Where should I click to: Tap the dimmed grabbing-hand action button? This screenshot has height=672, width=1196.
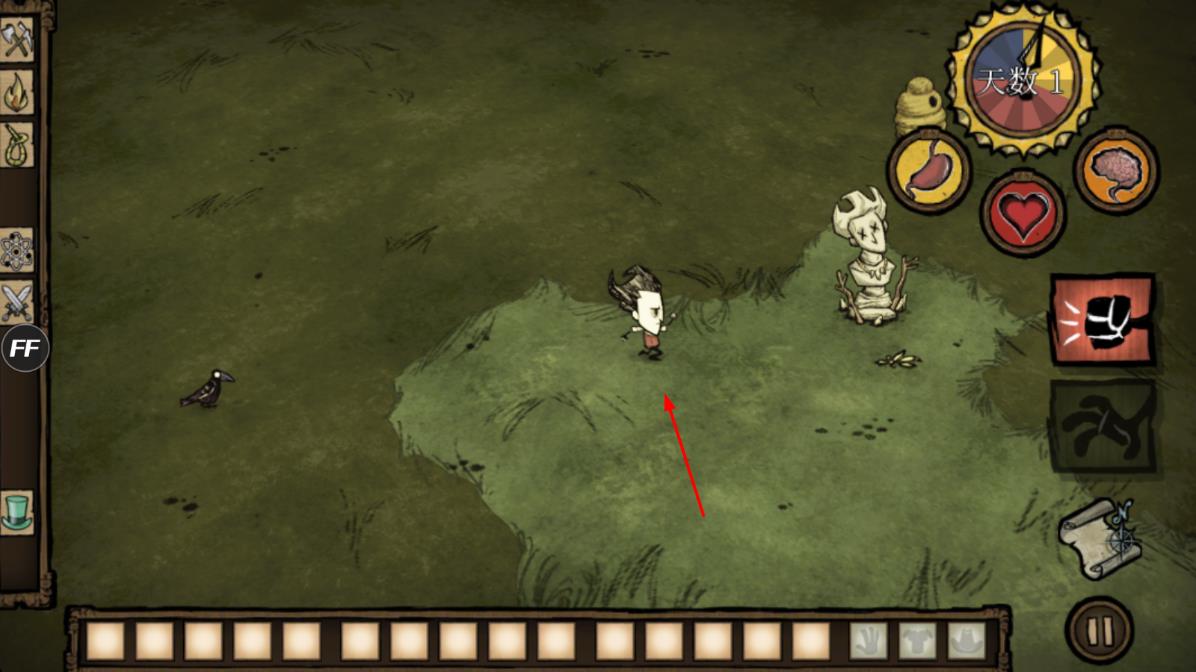[1102, 426]
